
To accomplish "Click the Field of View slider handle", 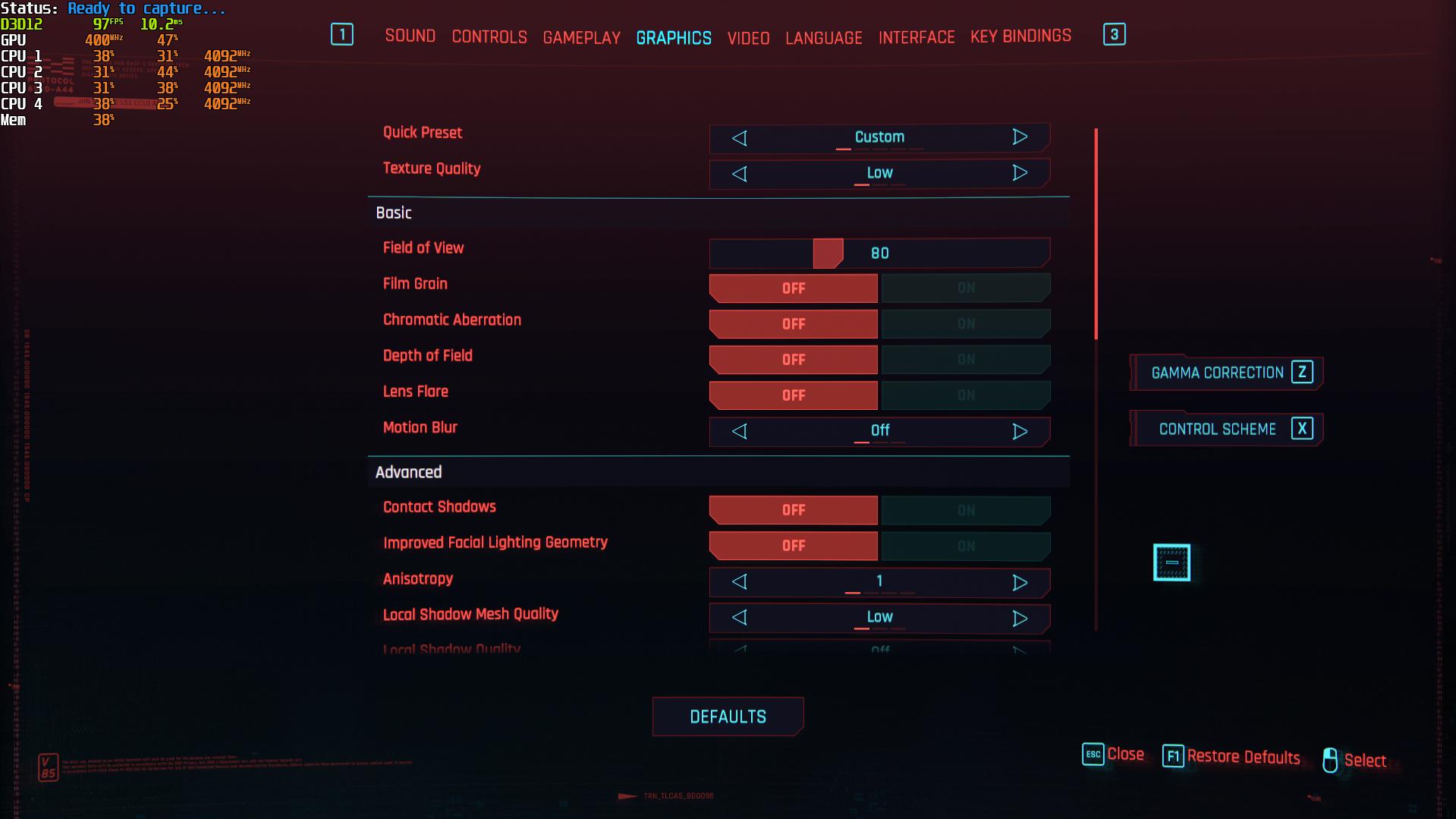I will pyautogui.click(x=828, y=254).
